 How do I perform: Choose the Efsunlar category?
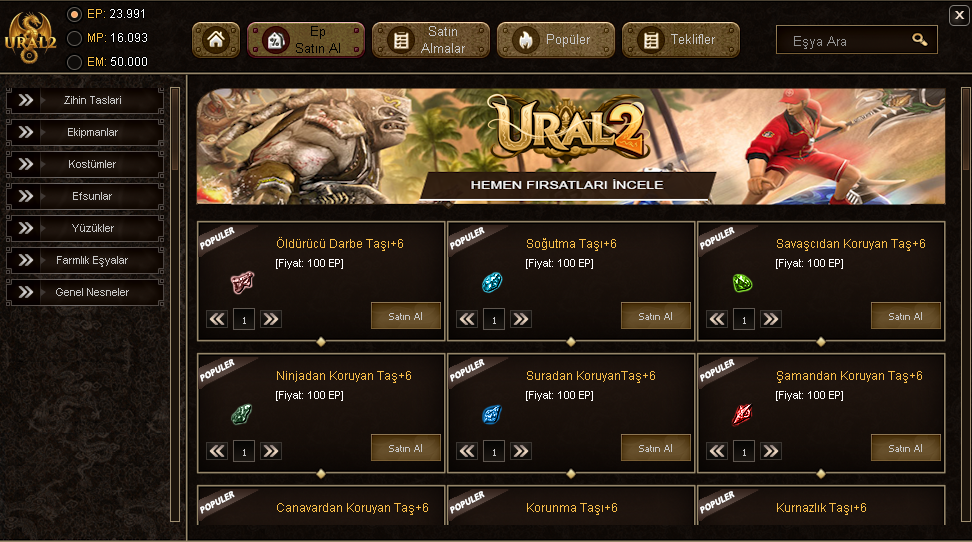pyautogui.click(x=86, y=196)
